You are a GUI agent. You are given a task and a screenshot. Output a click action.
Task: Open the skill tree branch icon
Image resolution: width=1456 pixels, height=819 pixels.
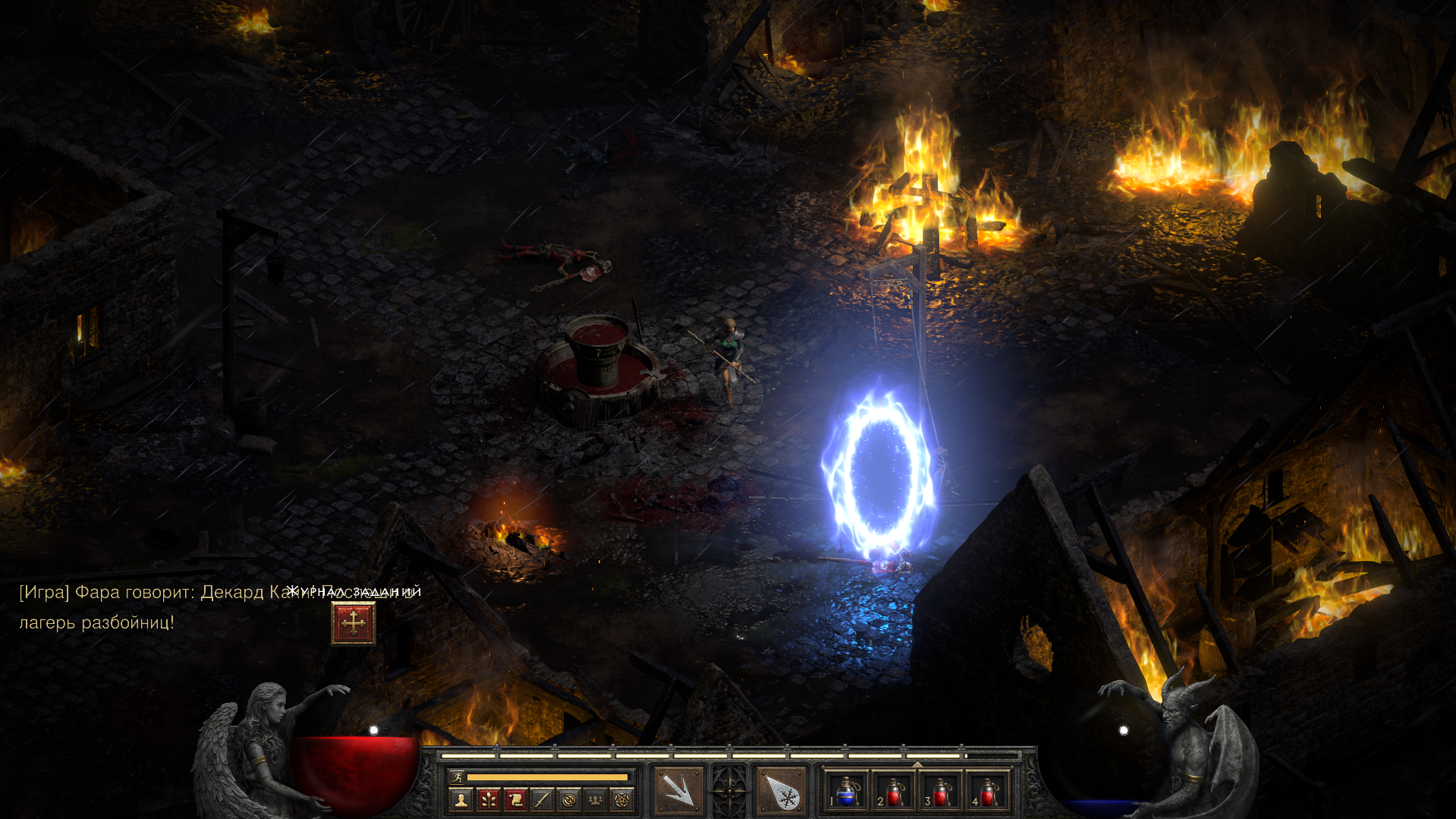tap(488, 799)
